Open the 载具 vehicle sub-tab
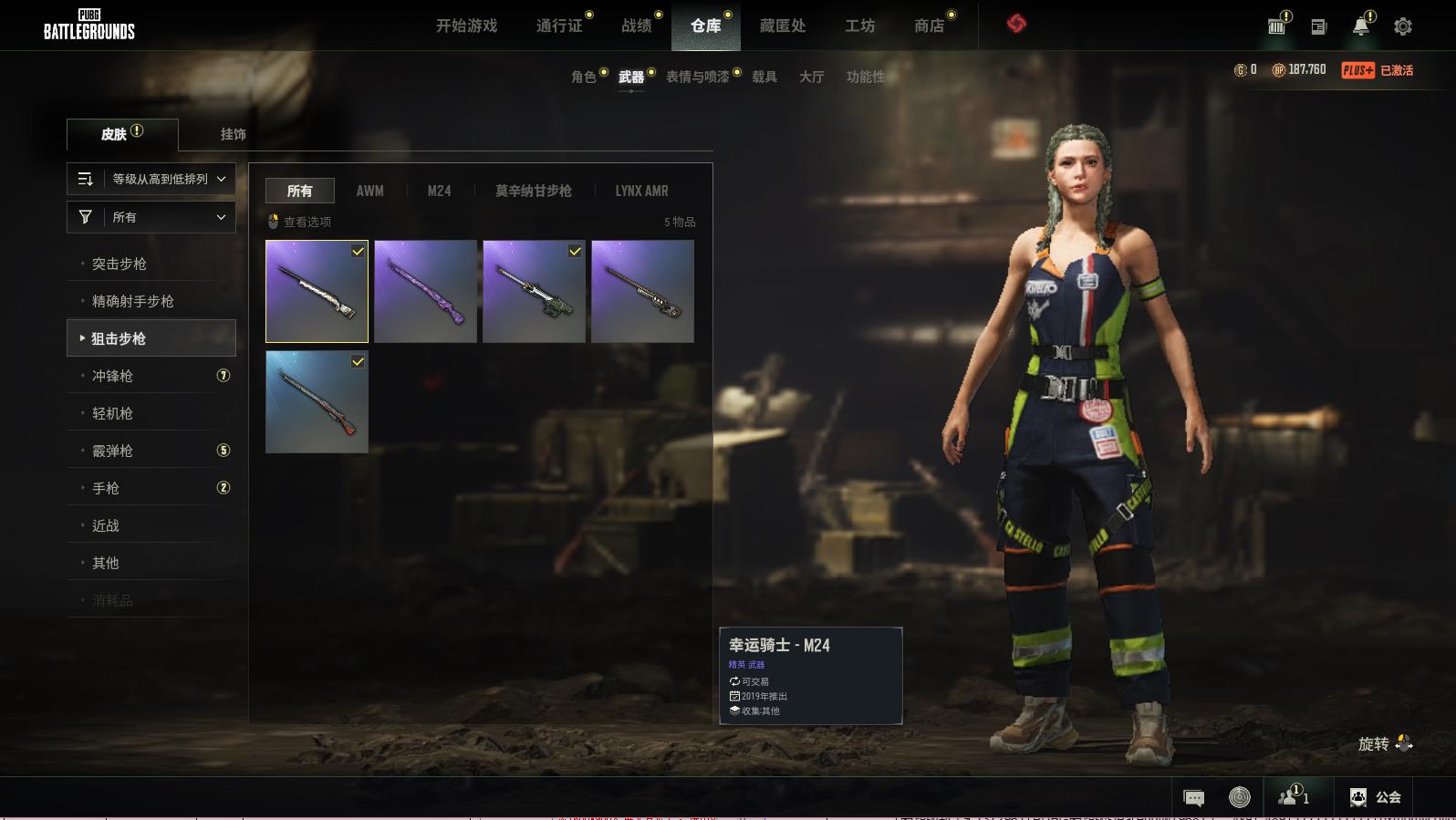The width and height of the screenshot is (1456, 820). [x=764, y=77]
